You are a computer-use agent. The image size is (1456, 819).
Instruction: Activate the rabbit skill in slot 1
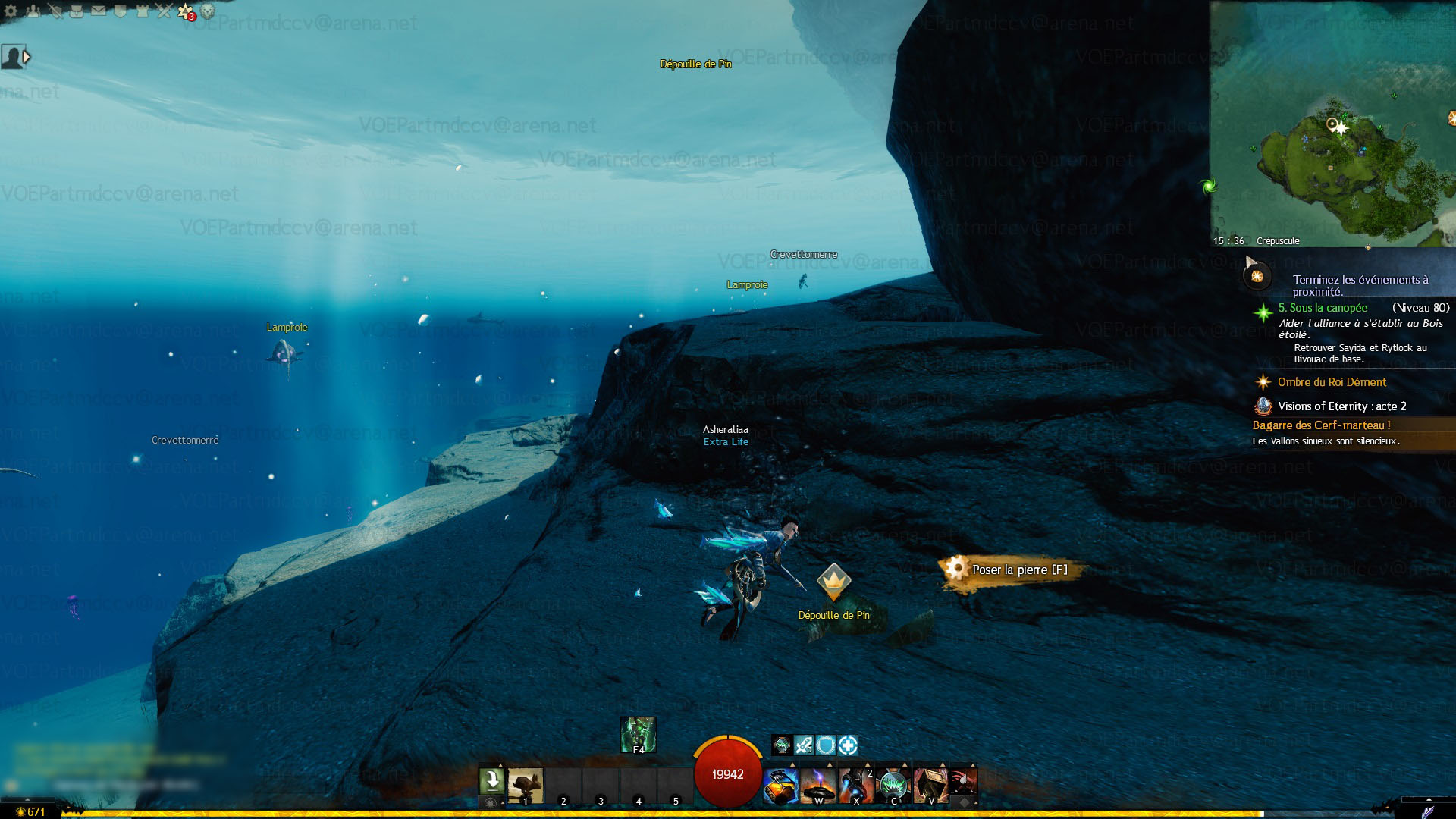pyautogui.click(x=525, y=785)
